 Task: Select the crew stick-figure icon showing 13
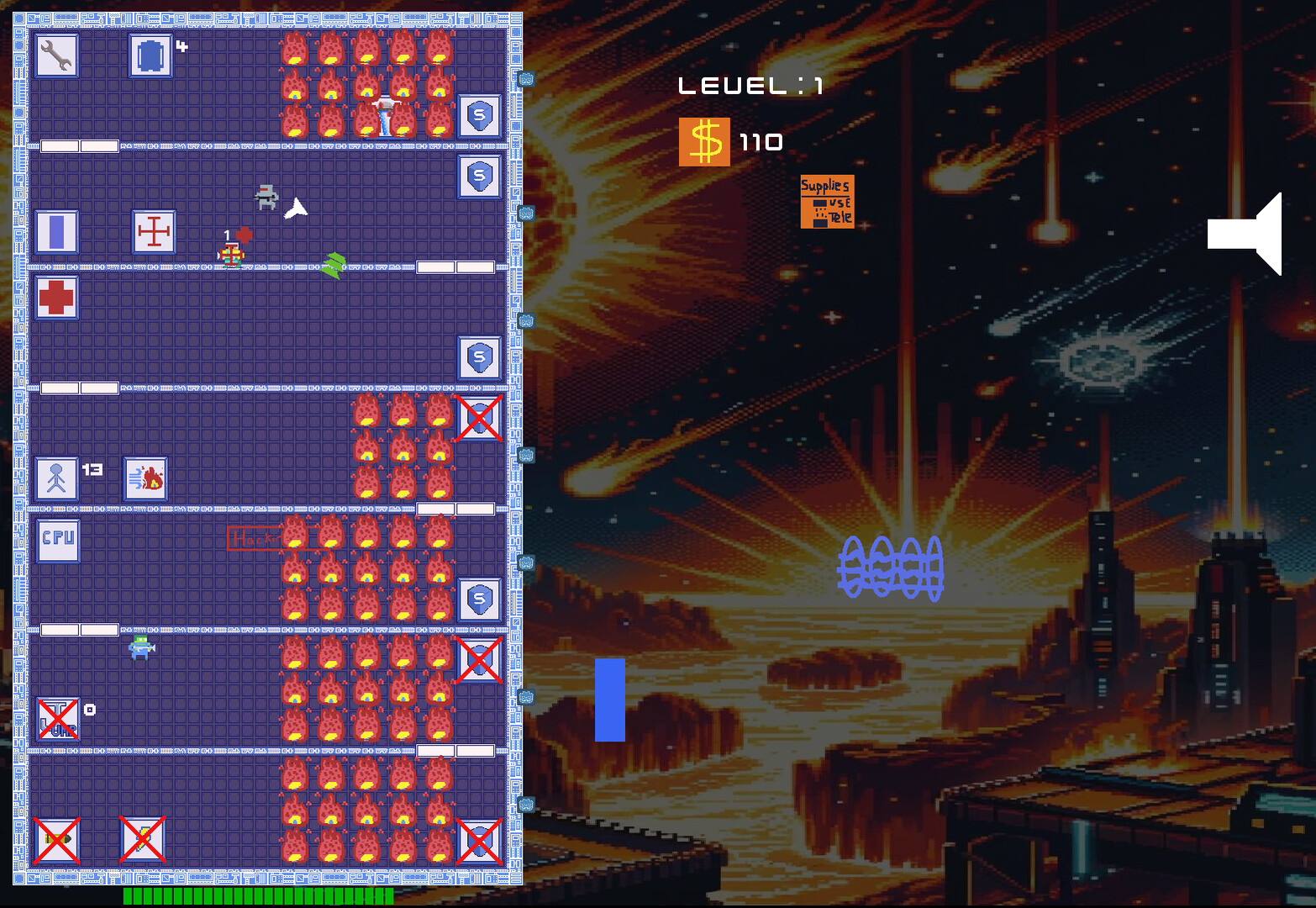[x=57, y=478]
